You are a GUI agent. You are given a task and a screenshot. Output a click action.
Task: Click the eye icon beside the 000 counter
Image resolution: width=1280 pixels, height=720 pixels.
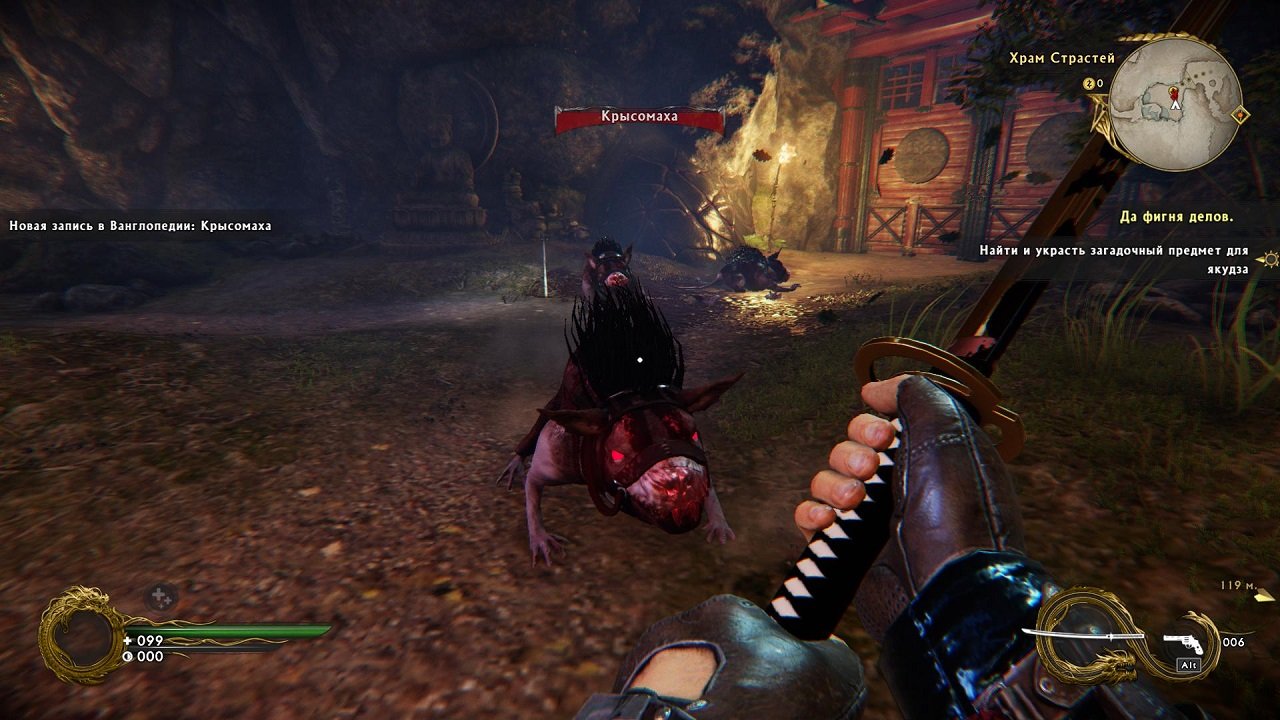(x=128, y=655)
